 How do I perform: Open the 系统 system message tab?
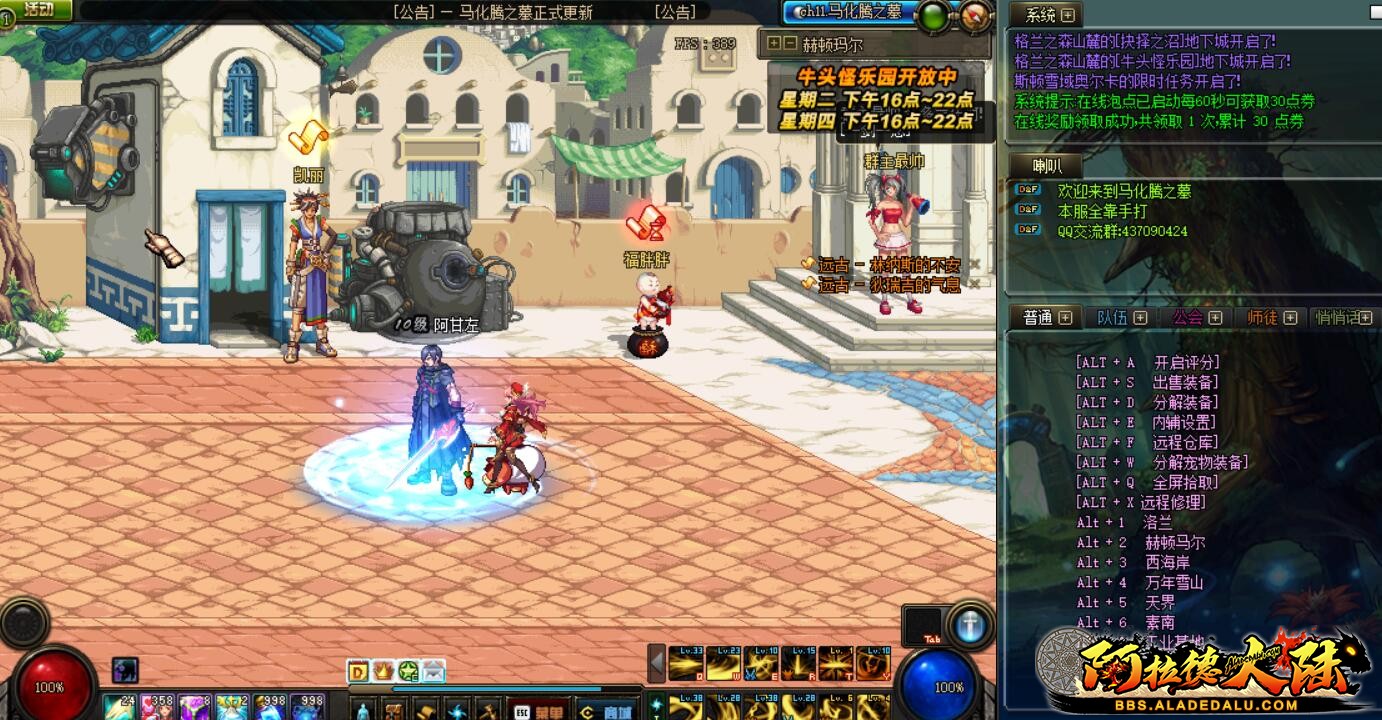pyautogui.click(x=1041, y=15)
